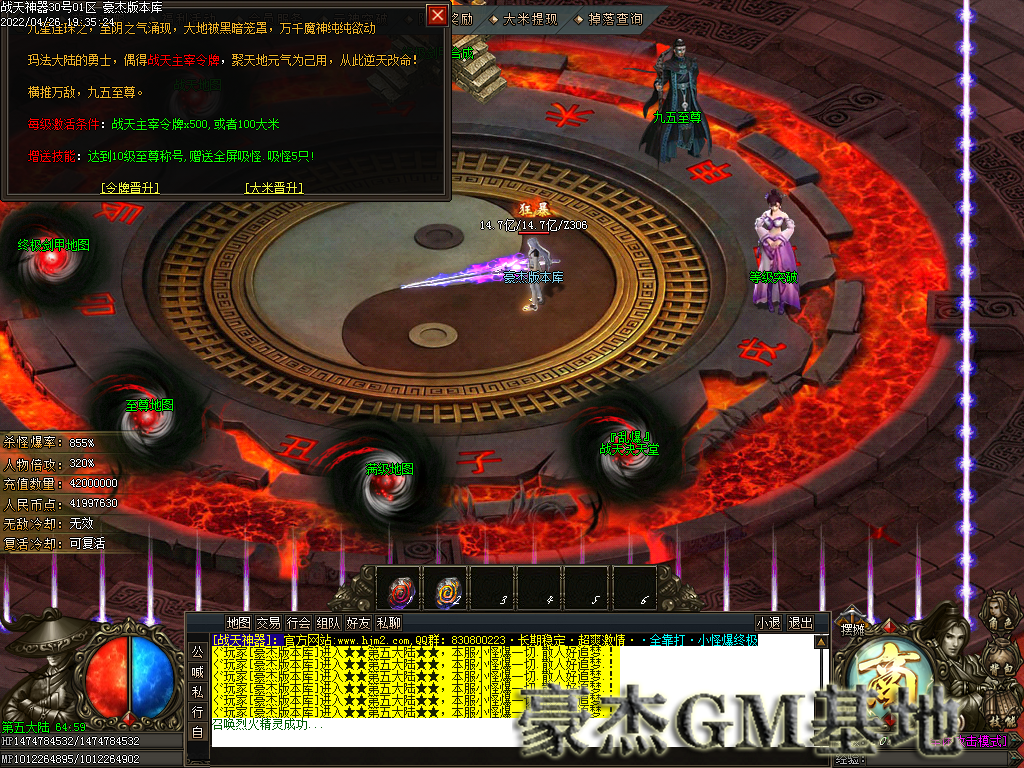This screenshot has width=1024, height=768.
Task: Open the 摆摊 stall button
Action: pos(852,630)
